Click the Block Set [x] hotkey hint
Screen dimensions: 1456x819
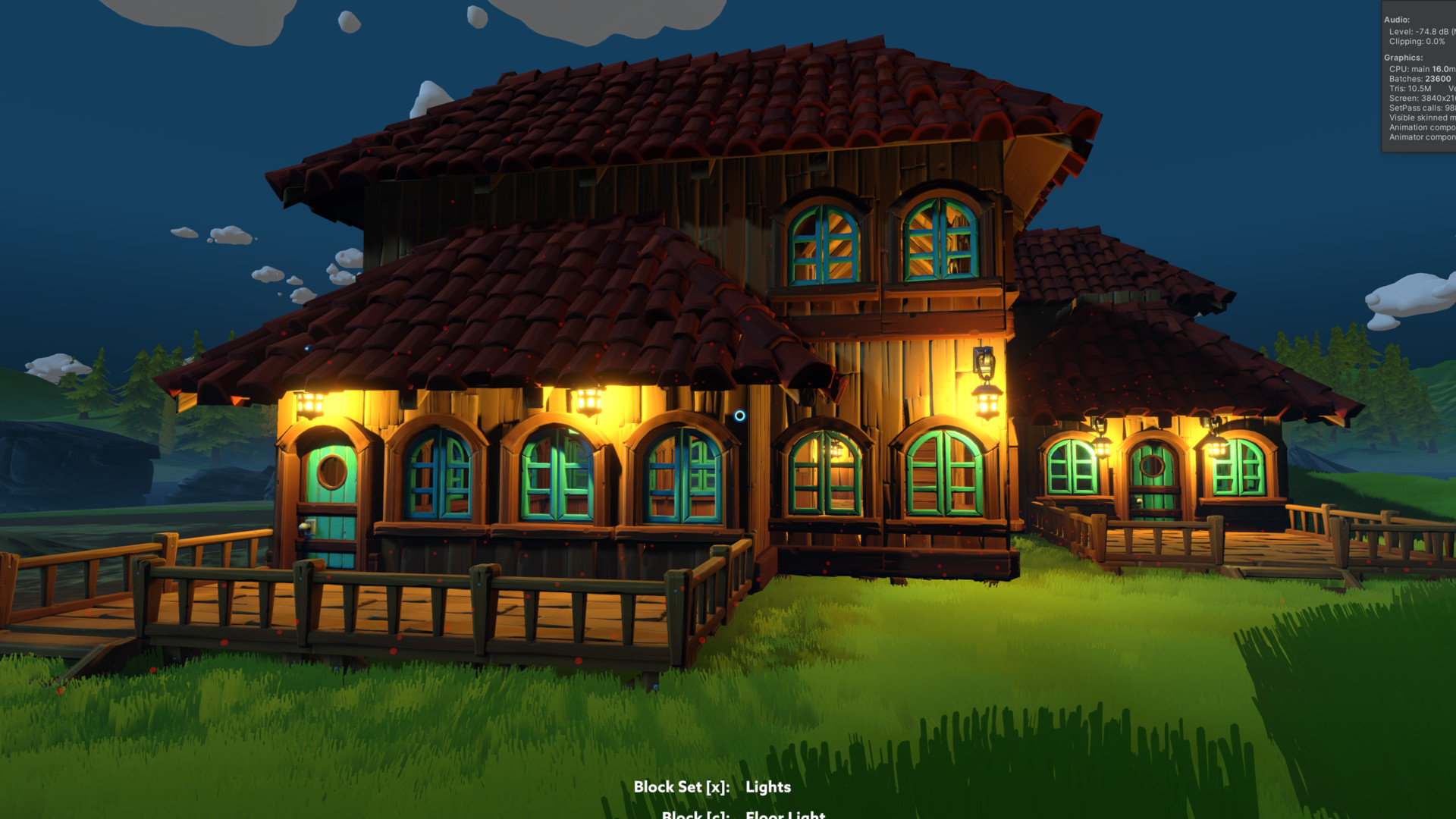pyautogui.click(x=682, y=788)
